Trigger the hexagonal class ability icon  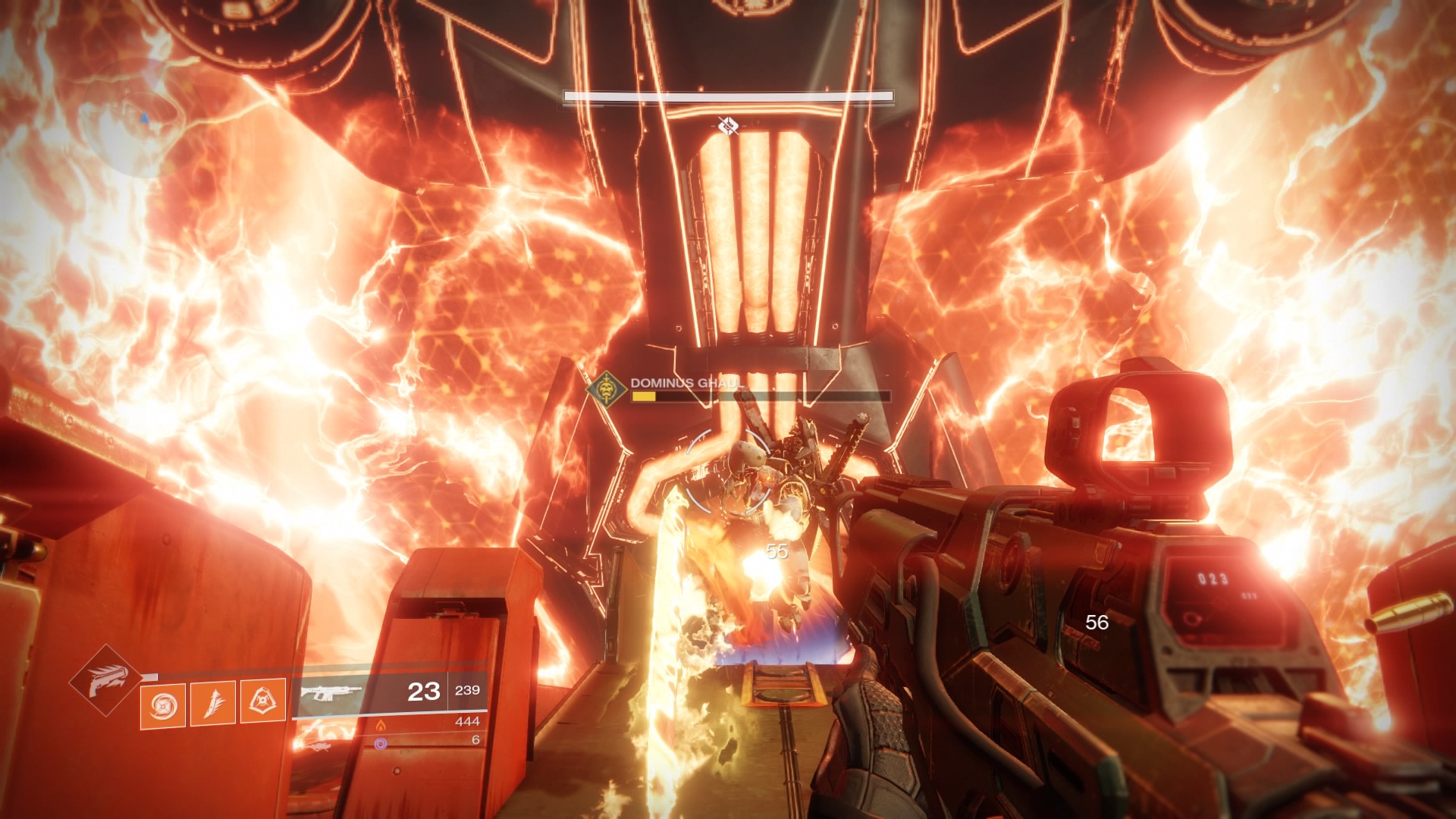pos(263,701)
